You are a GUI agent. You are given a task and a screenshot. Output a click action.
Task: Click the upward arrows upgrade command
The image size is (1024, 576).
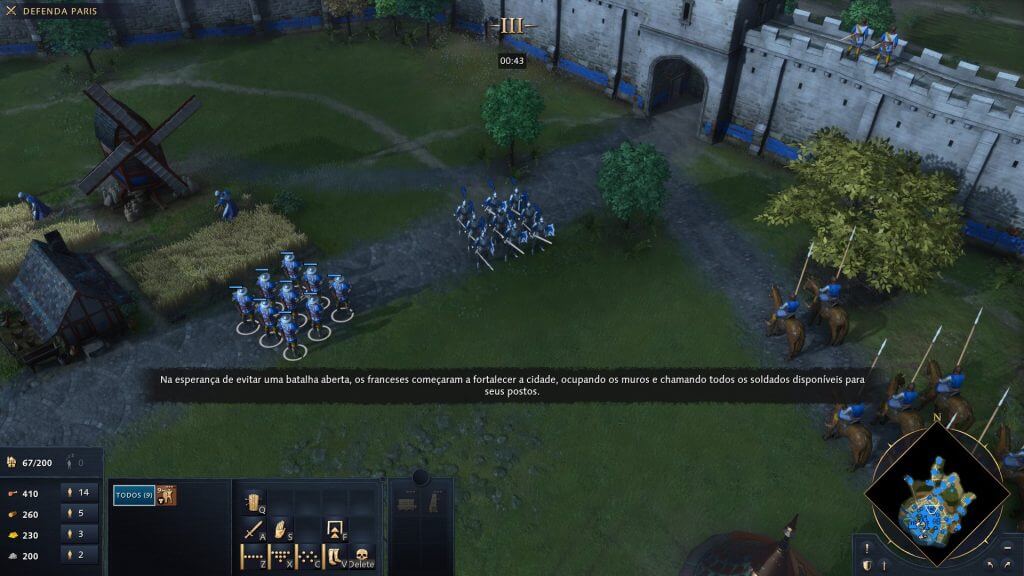coord(336,529)
